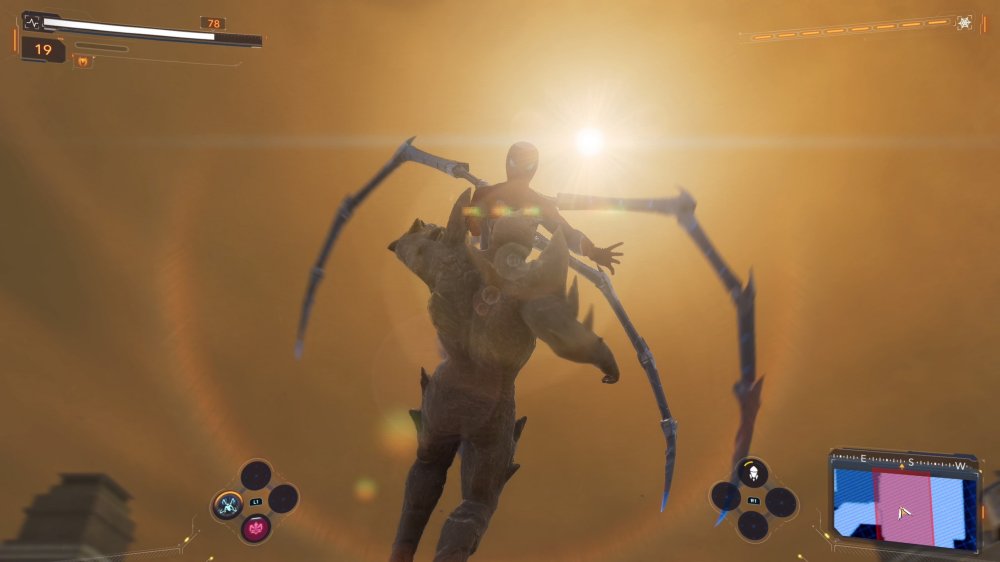Choose the white gadget icon
The image size is (1000, 562).
752,472
